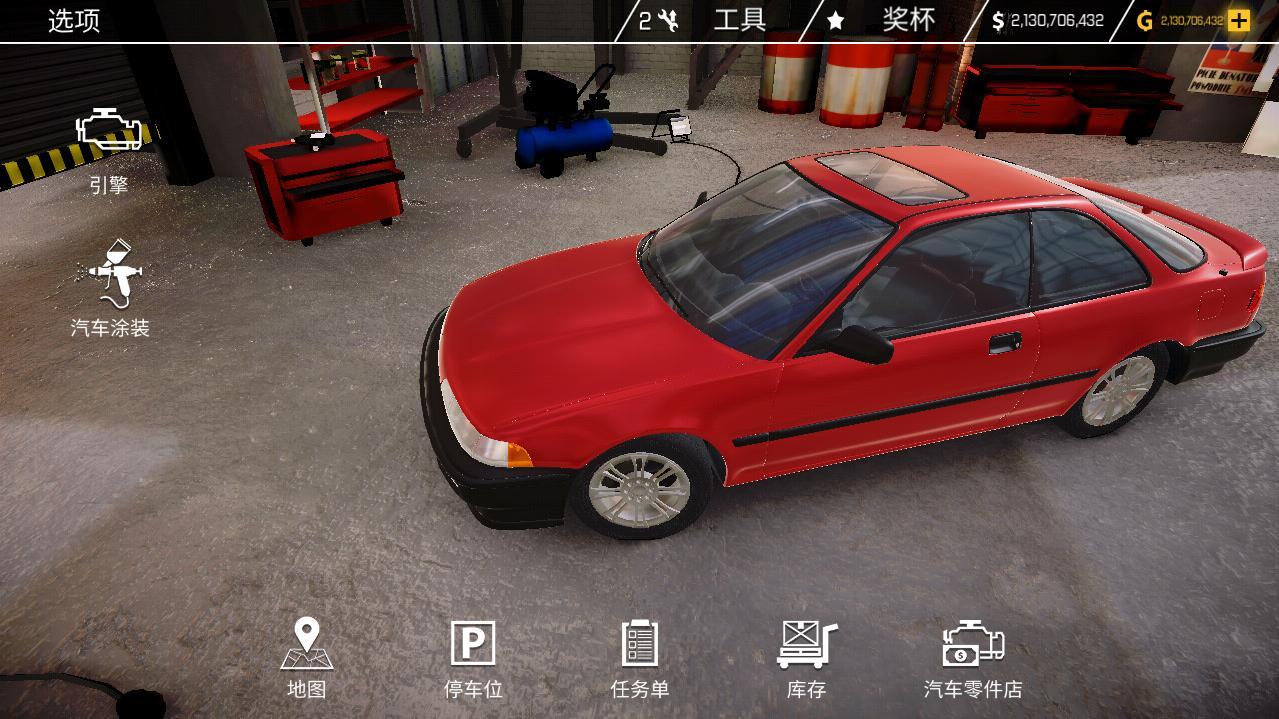Viewport: 1279px width, 719px height.
Task: Open the 地图 map
Action: coord(306,657)
